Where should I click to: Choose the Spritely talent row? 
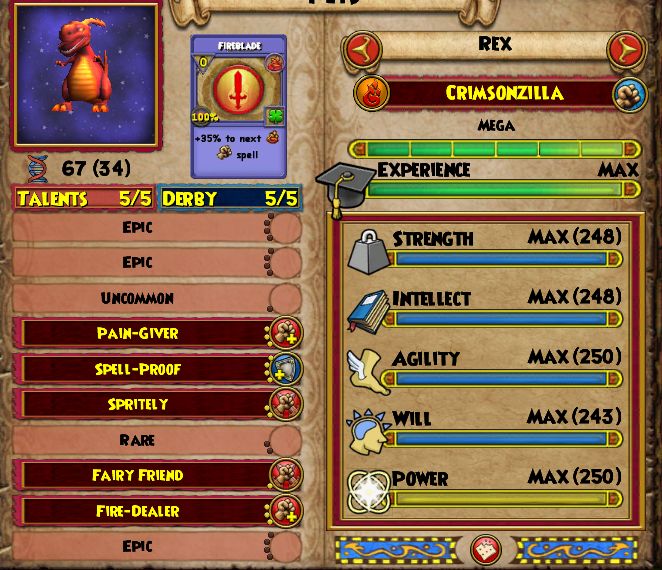pyautogui.click(x=140, y=404)
